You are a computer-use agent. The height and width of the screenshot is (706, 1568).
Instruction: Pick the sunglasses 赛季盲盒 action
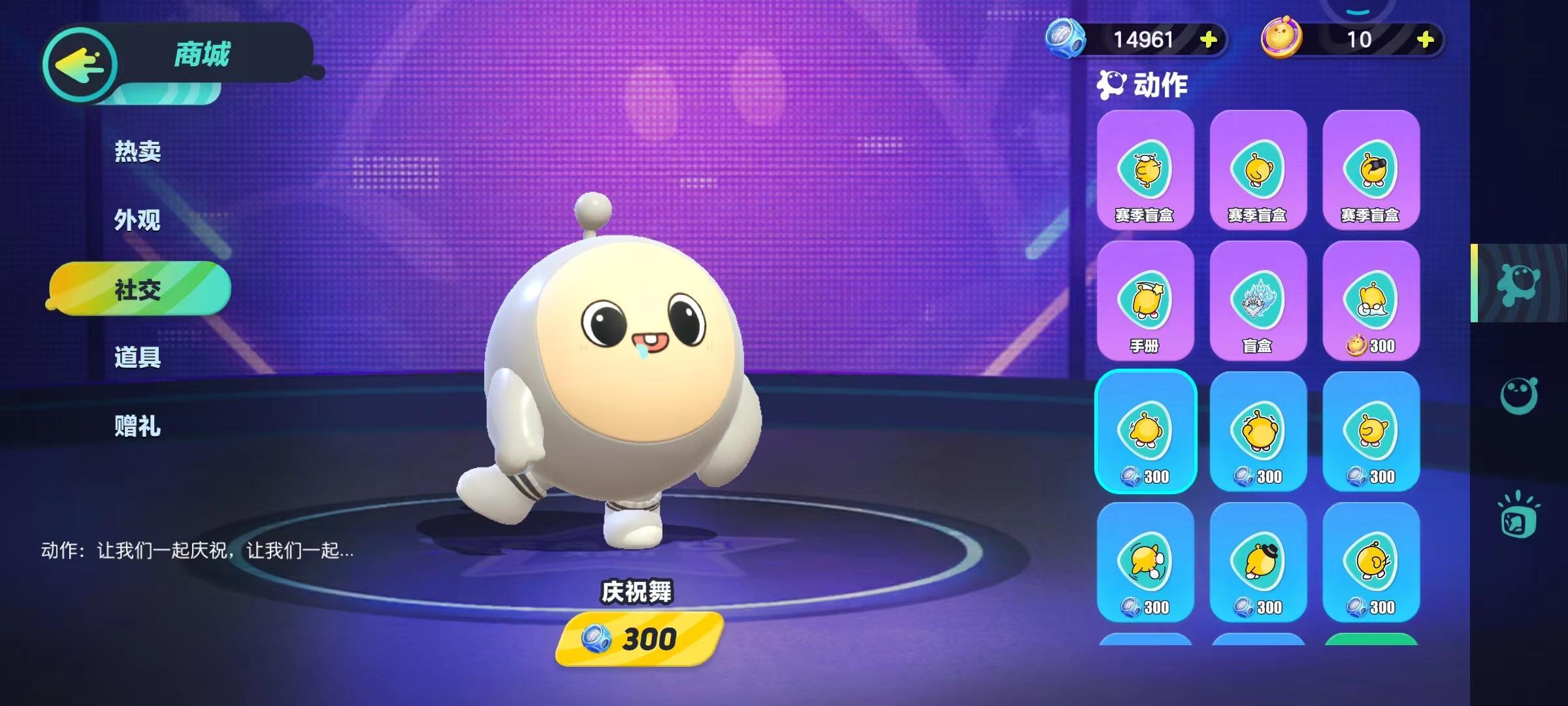(1371, 170)
